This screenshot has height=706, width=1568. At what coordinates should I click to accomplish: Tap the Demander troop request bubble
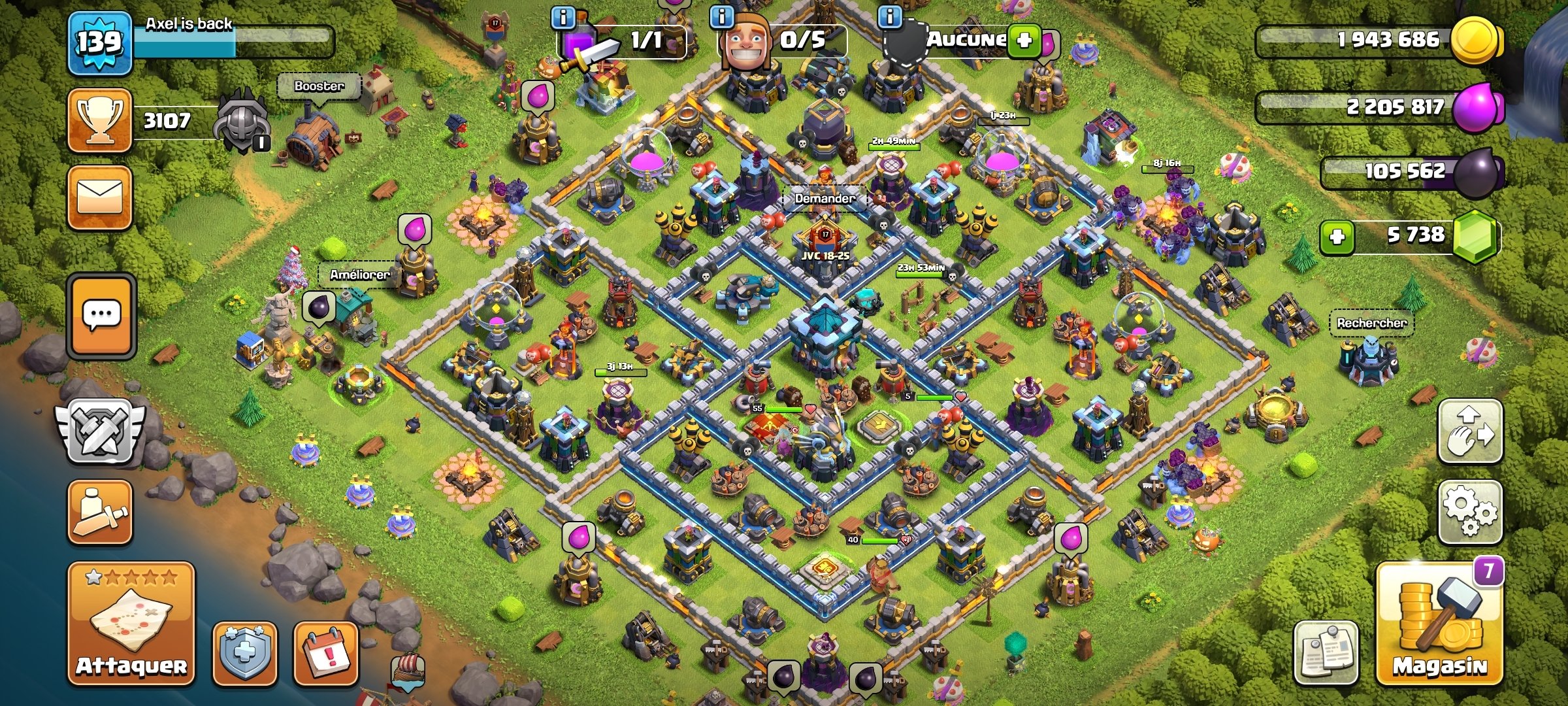pos(825,198)
